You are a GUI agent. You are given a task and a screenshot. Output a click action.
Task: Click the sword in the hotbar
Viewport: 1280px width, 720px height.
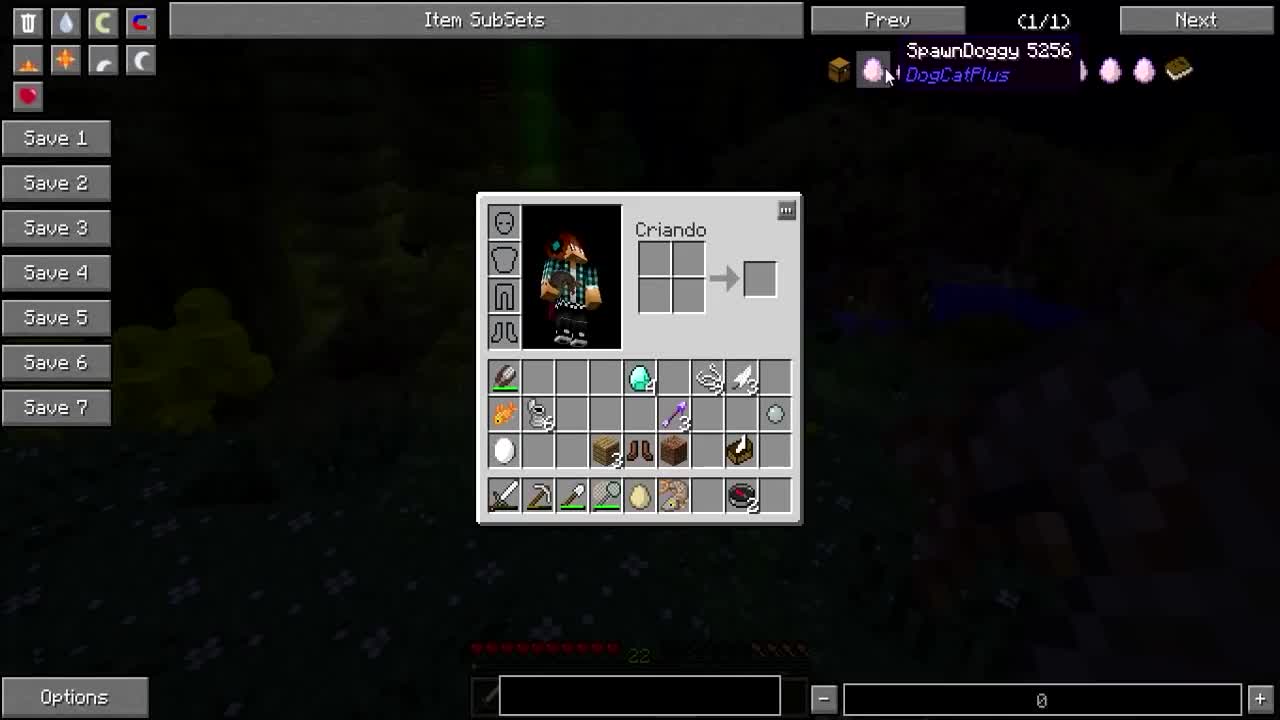click(x=504, y=494)
